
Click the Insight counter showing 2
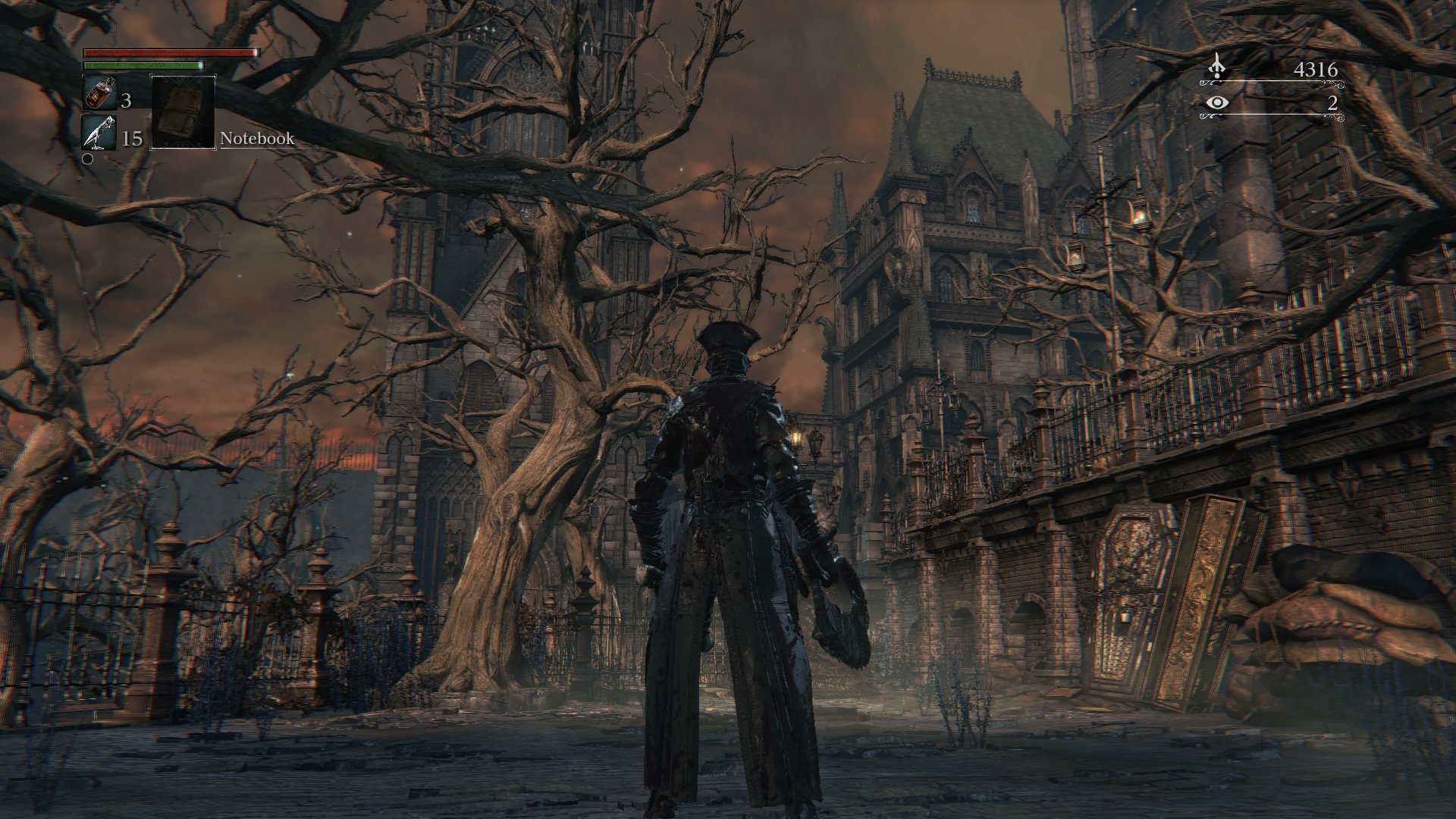(x=1332, y=103)
